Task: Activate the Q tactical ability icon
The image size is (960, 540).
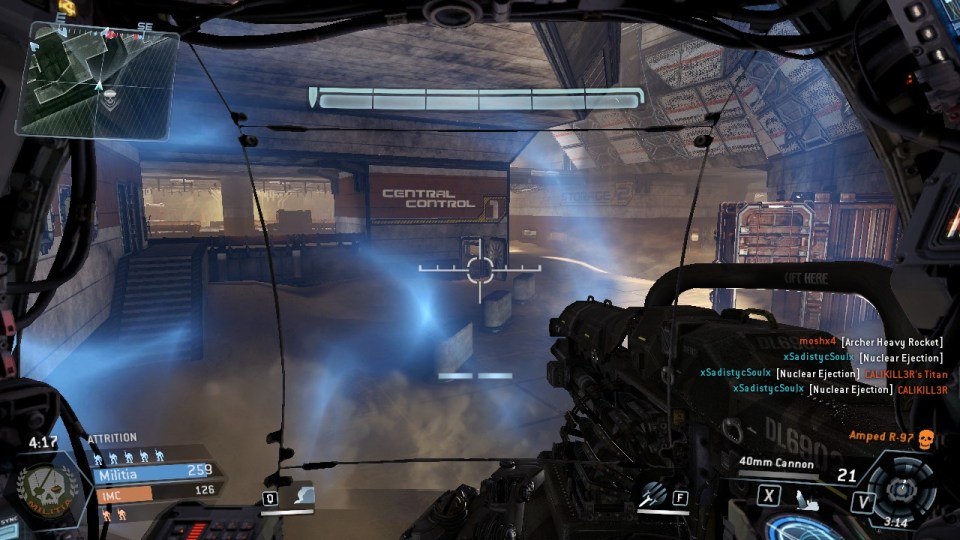Action: (x=305, y=496)
